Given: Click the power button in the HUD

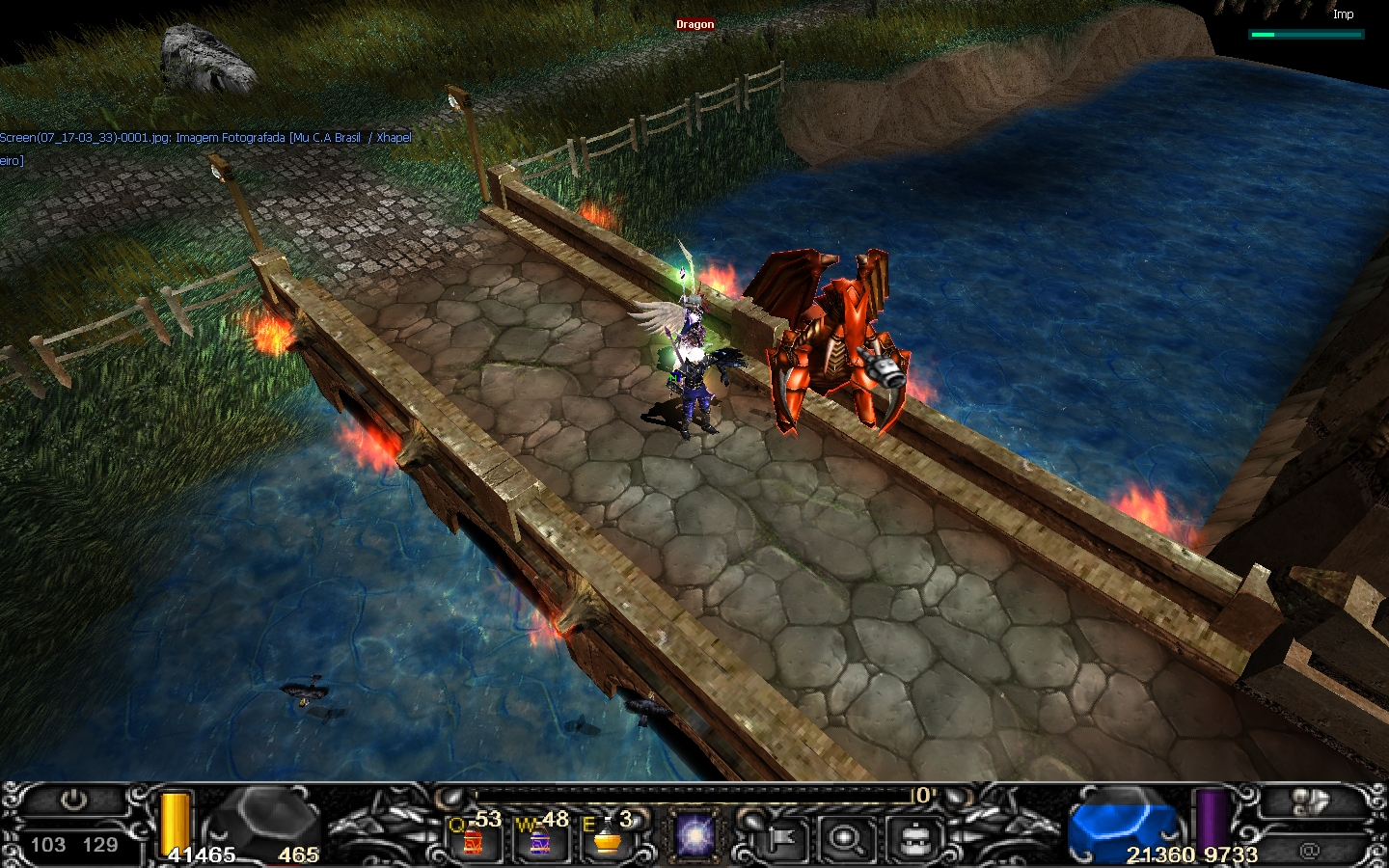Looking at the screenshot, I should pyautogui.click(x=73, y=801).
